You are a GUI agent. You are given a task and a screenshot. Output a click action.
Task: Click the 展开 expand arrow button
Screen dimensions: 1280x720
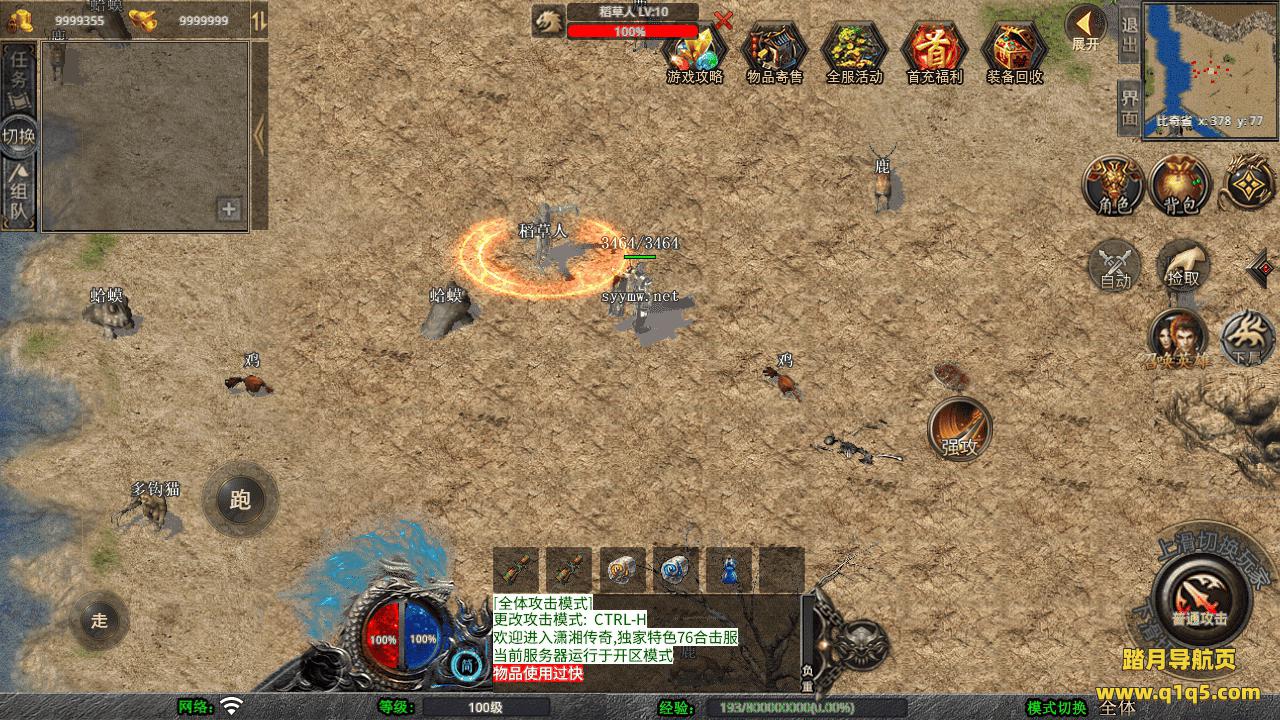click(x=1085, y=27)
